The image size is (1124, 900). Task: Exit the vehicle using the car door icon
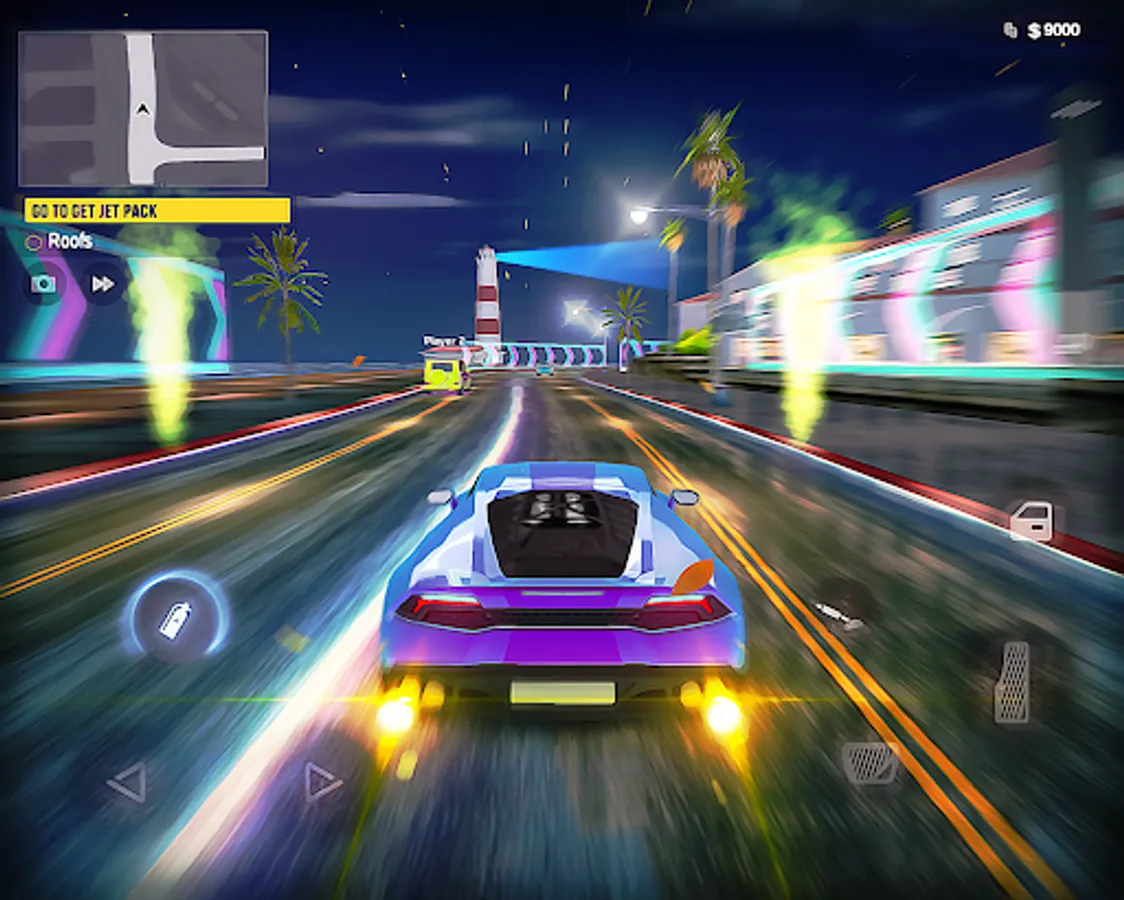tap(1031, 521)
